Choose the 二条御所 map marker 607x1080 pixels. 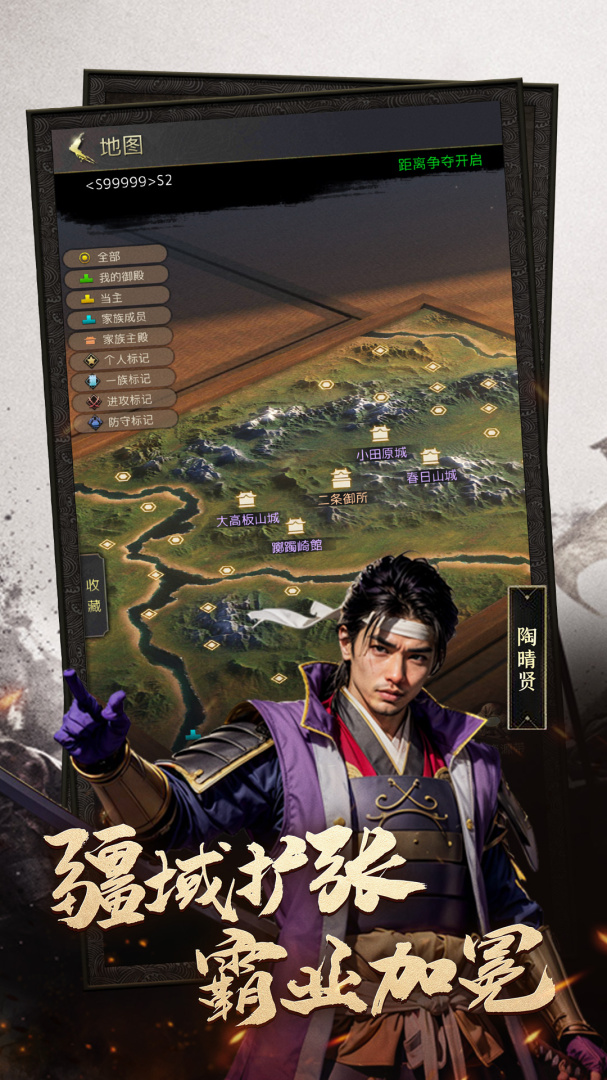tap(341, 479)
